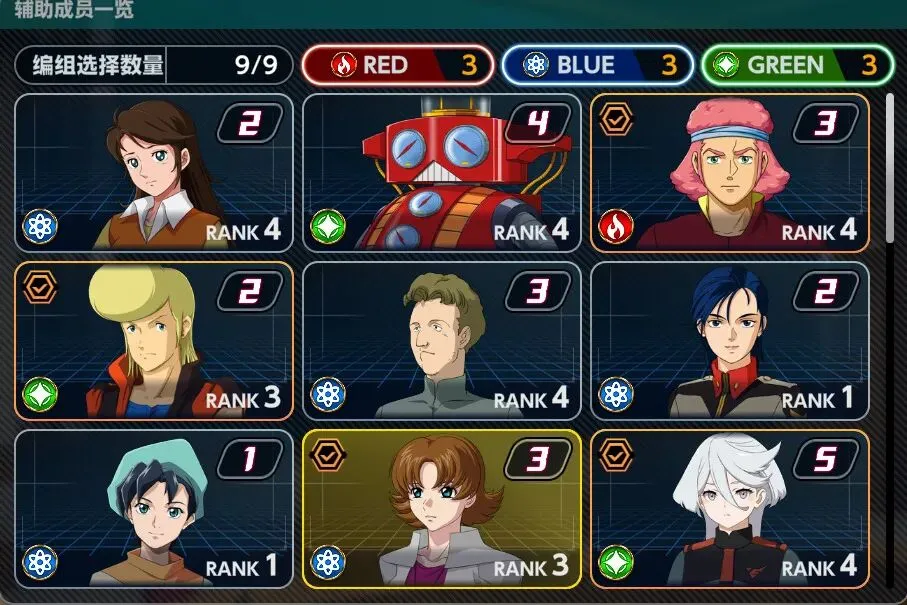Click the support list scrollbar

(890, 170)
